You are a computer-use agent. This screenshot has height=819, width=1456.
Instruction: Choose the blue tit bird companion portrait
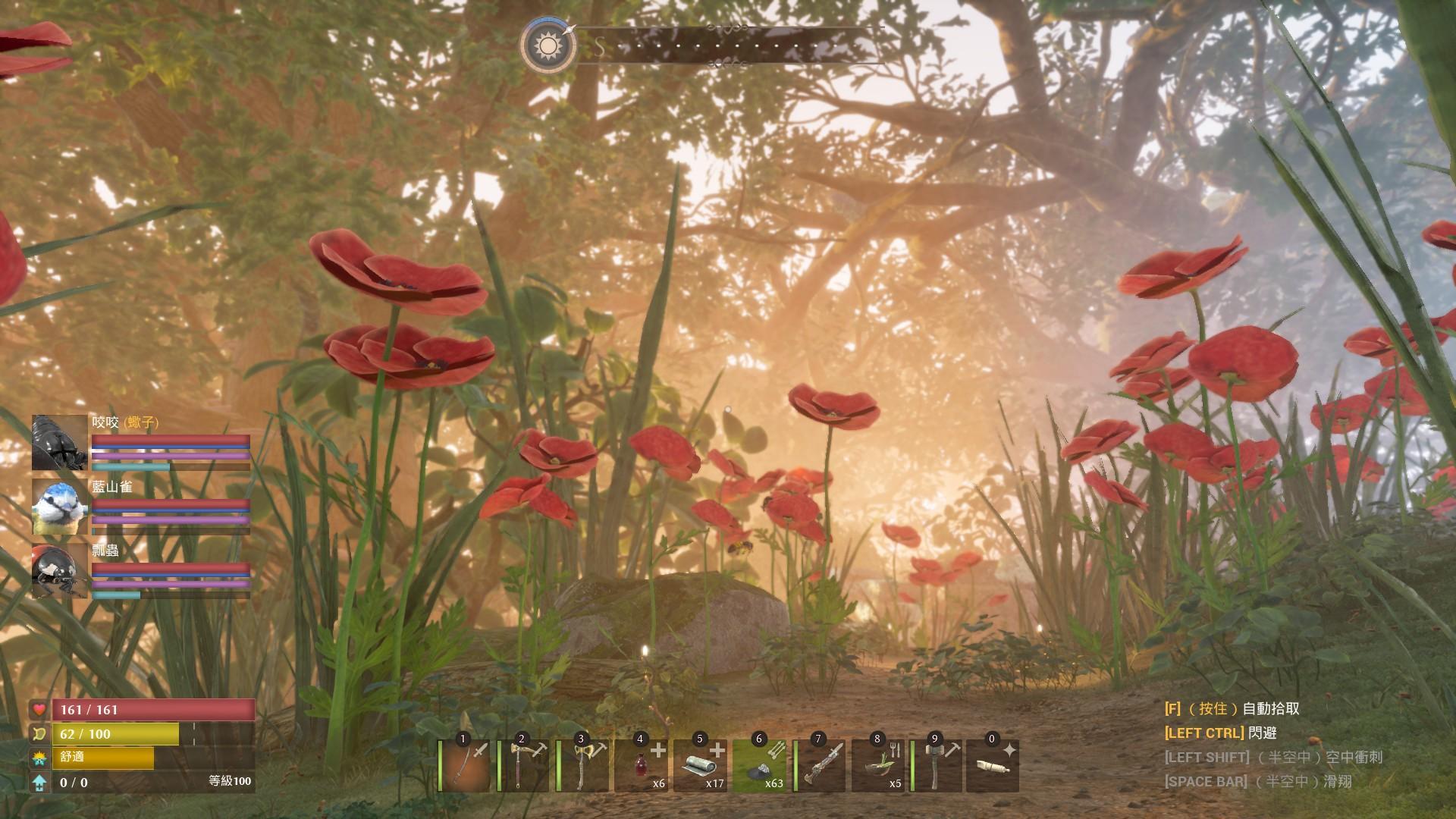click(60, 507)
